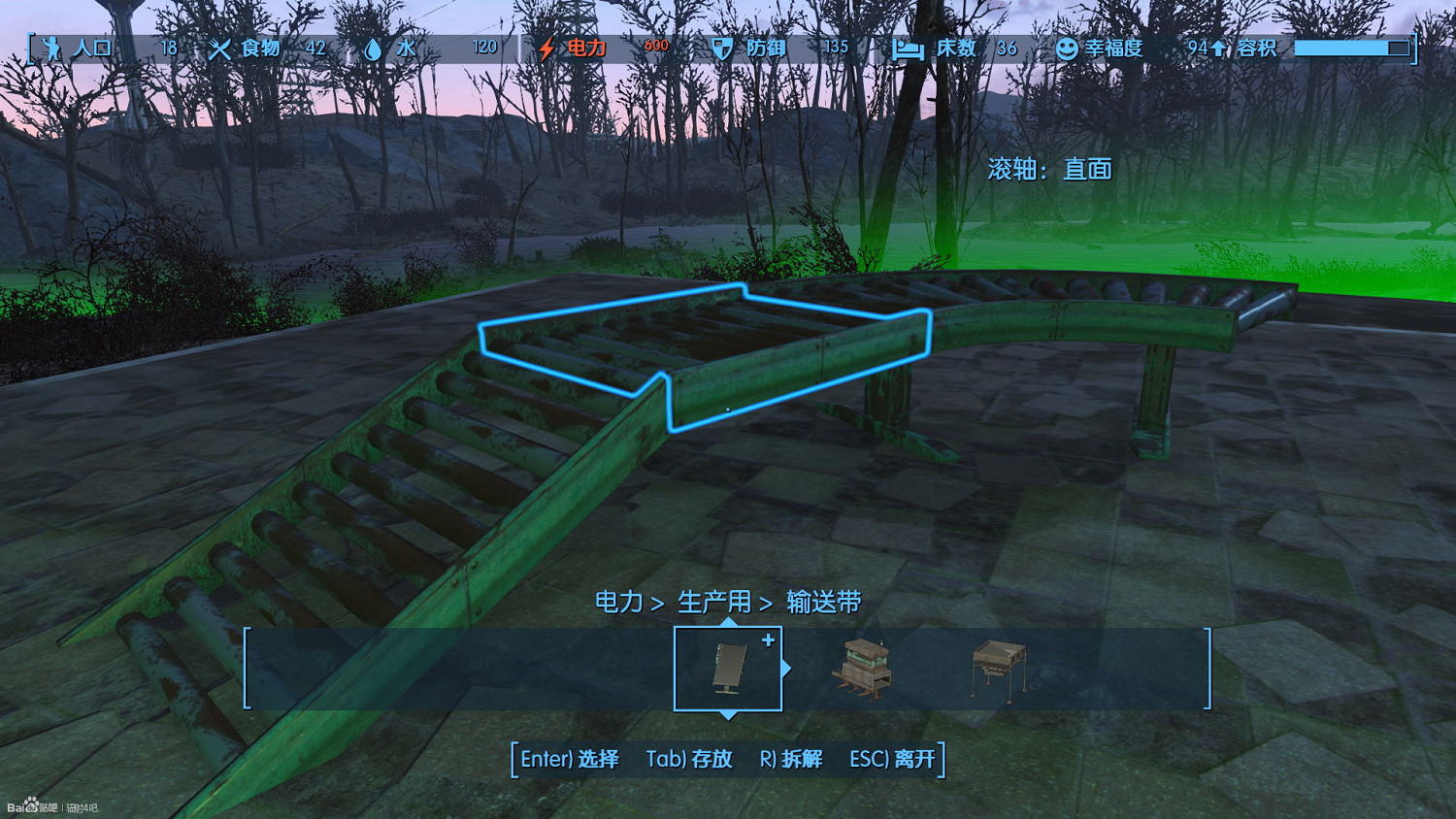Select the 食物 crossed-utensils food icon
Image resolution: width=1456 pixels, height=819 pixels.
click(x=219, y=47)
